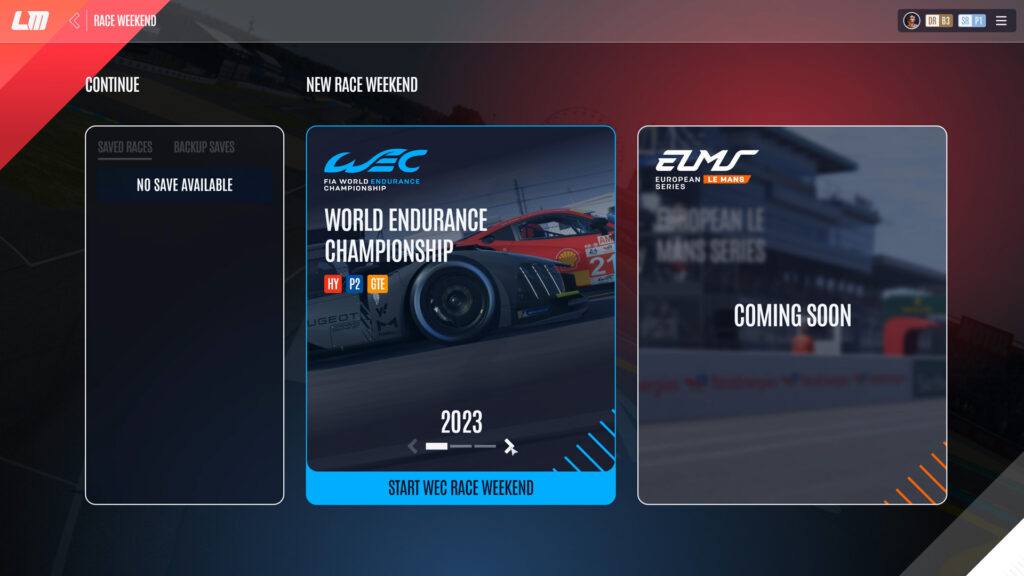Click the LM logo
1024x576 pixels.
click(x=30, y=21)
